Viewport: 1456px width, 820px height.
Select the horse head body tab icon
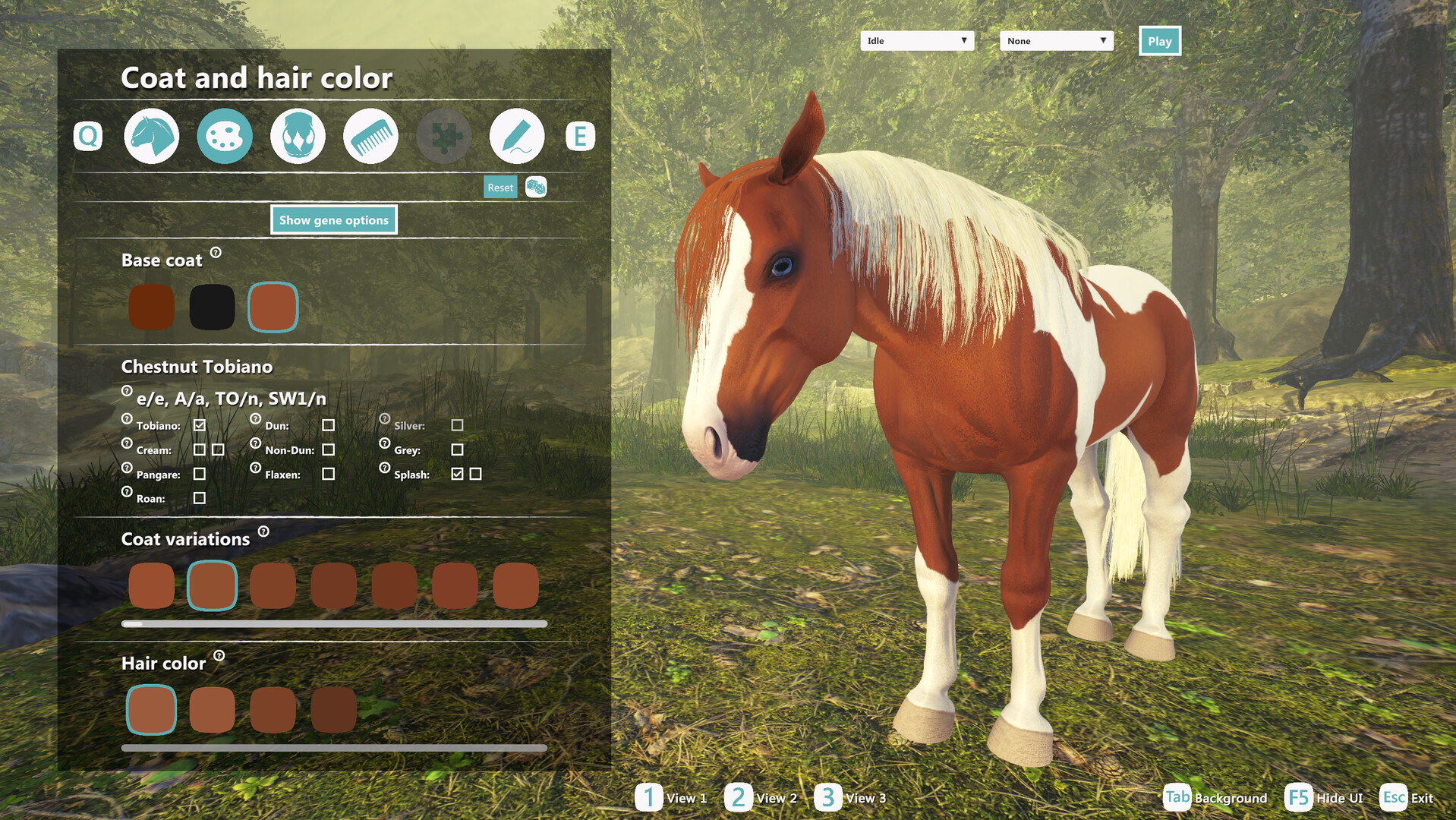[150, 137]
